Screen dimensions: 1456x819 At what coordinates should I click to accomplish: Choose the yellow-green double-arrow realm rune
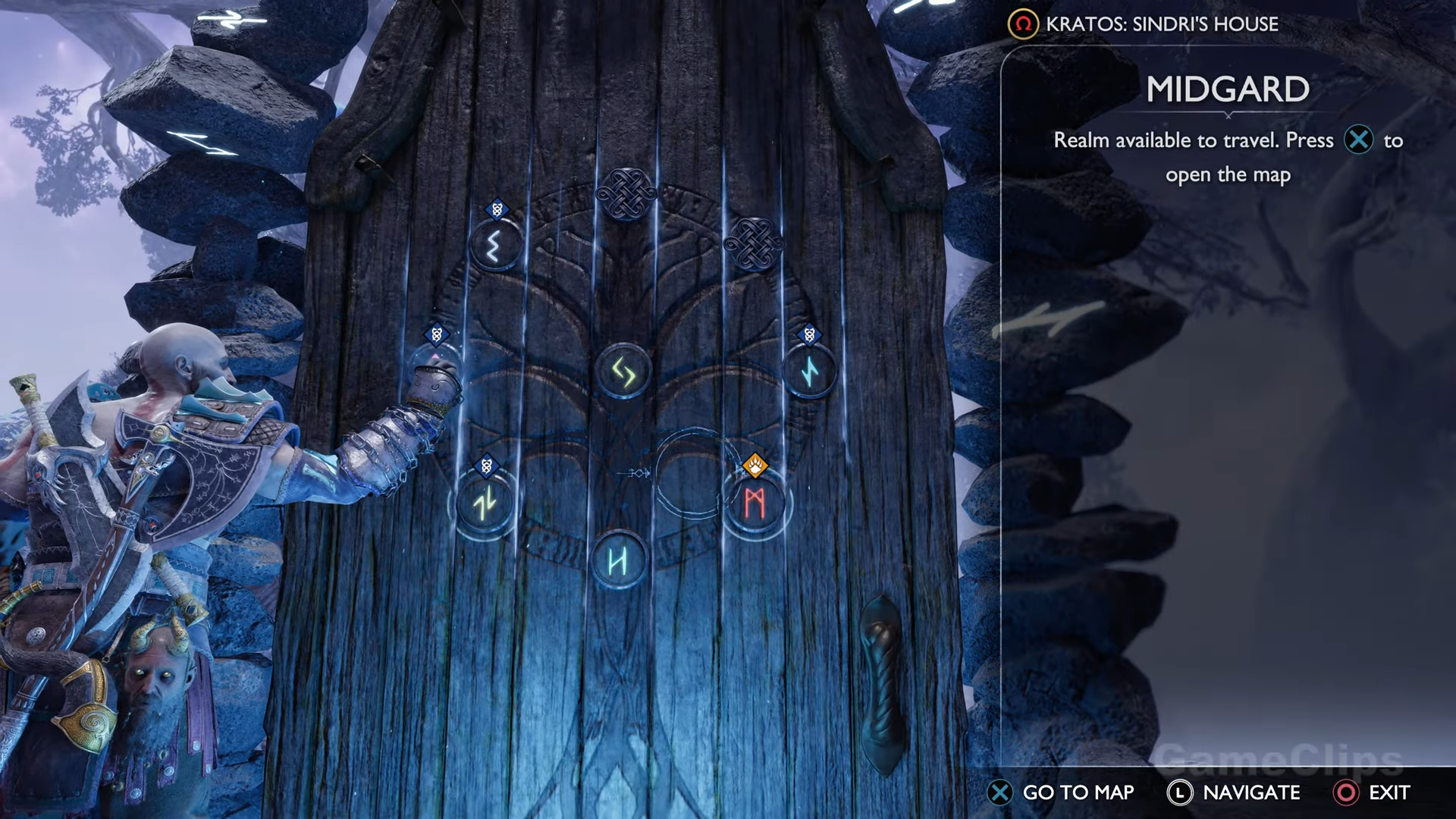pos(485,503)
